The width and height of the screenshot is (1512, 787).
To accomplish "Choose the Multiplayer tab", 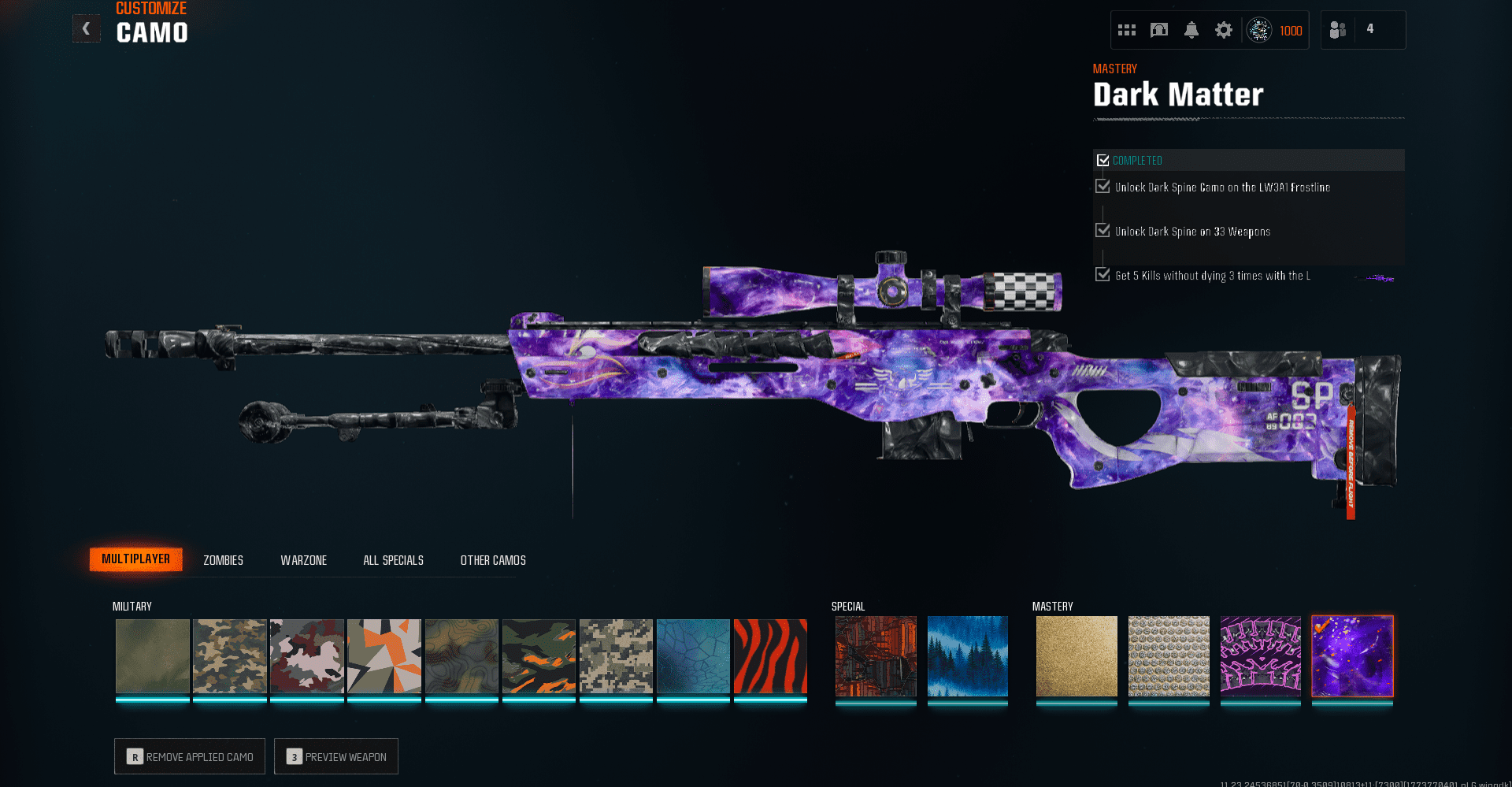I will (x=135, y=559).
